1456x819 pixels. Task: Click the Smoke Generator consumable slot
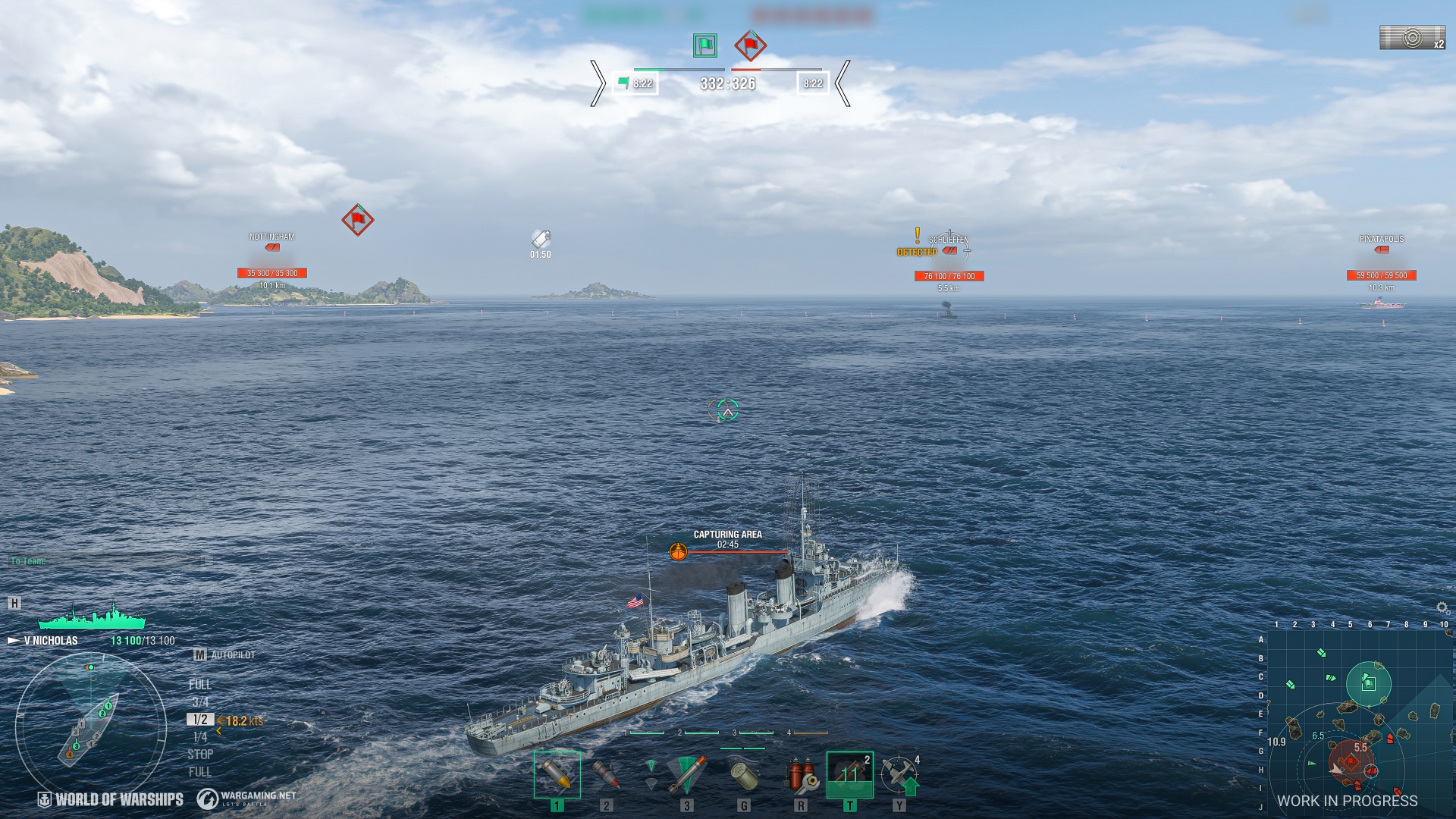click(849, 774)
